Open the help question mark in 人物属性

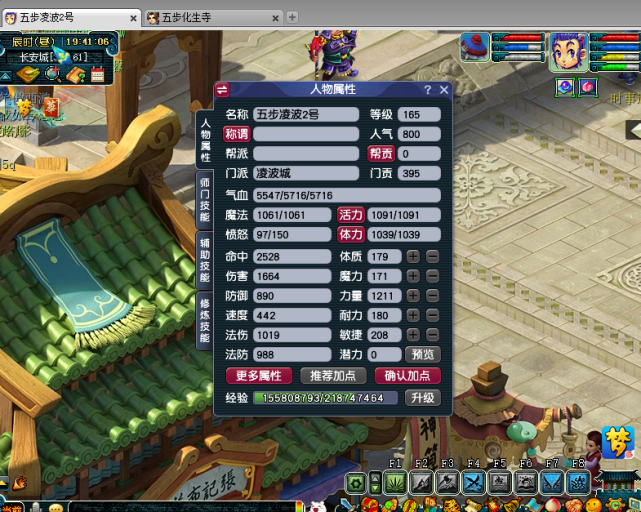428,90
